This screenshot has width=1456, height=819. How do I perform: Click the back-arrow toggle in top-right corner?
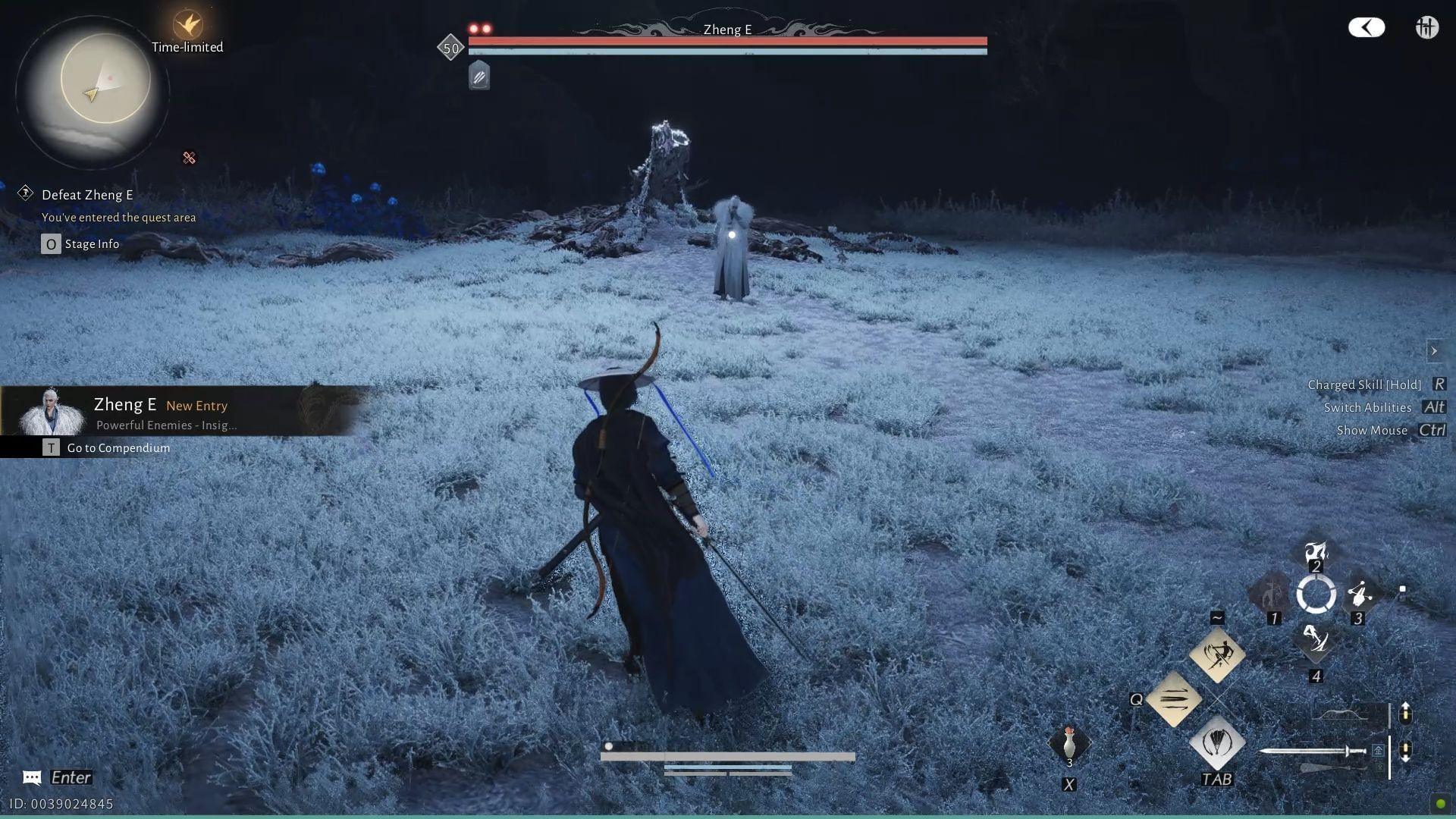1367,27
